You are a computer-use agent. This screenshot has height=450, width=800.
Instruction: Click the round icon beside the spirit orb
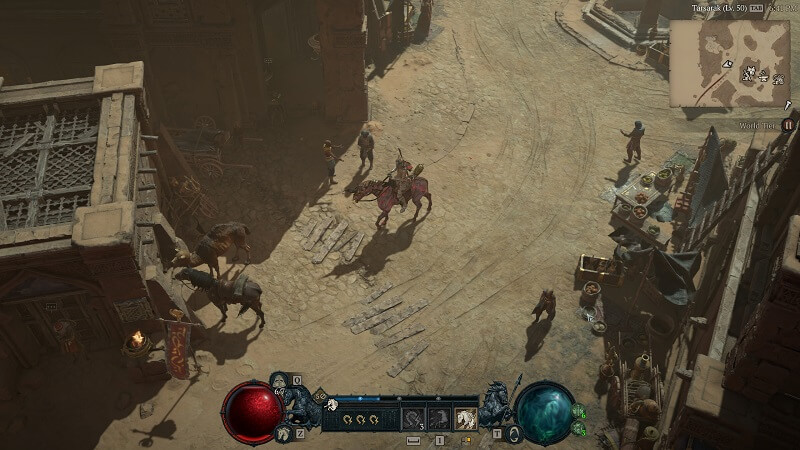[x=515, y=433]
